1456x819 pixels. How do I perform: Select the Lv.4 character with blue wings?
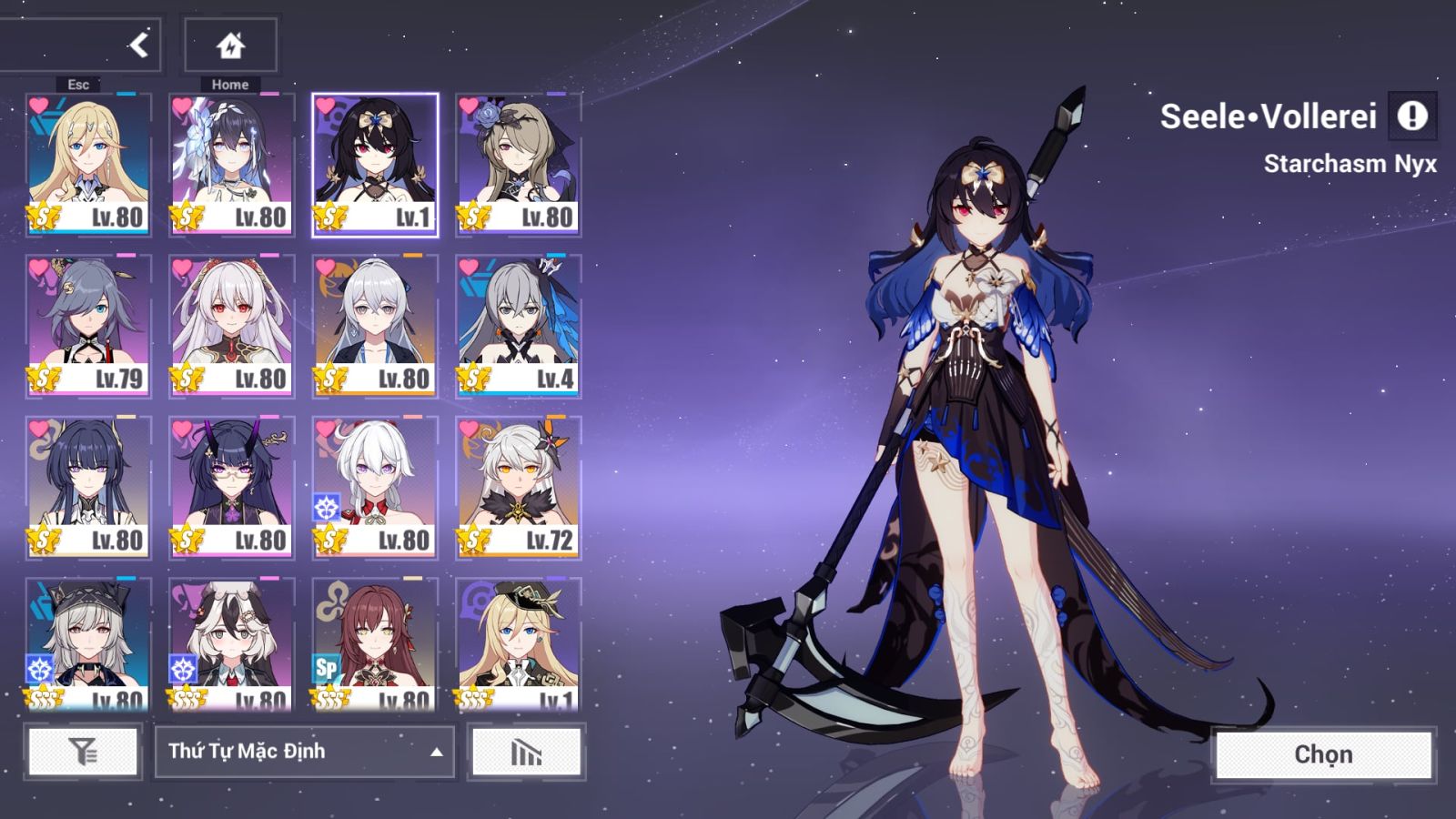coord(518,326)
